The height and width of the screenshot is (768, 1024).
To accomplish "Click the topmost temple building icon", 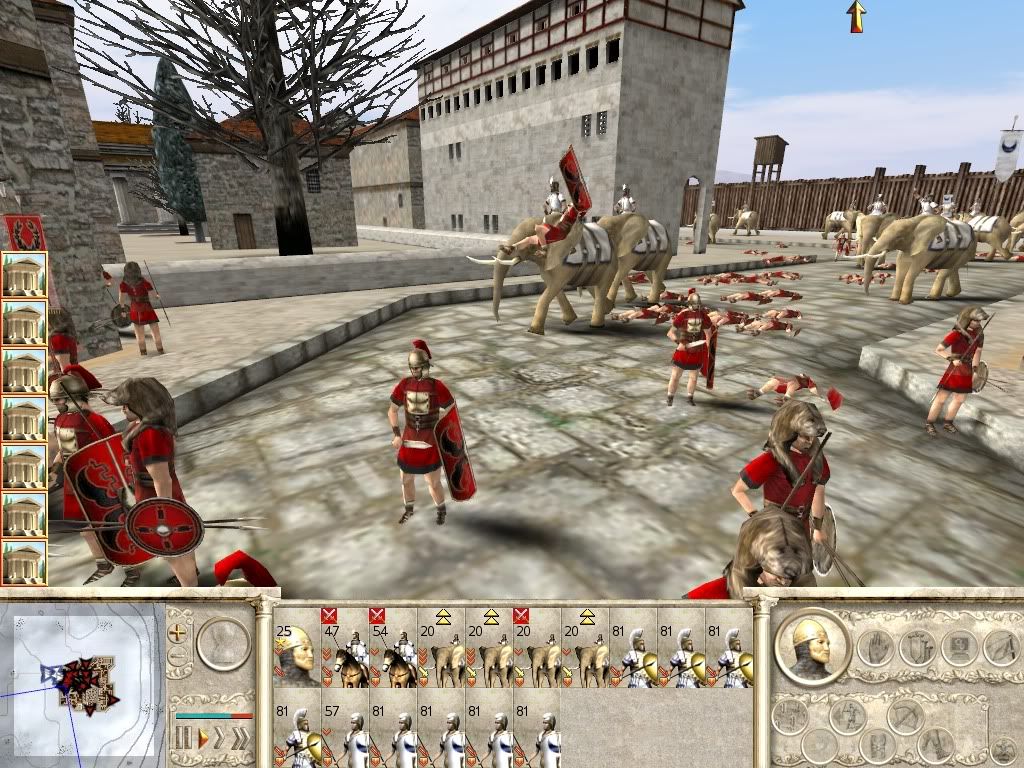I will point(24,274).
